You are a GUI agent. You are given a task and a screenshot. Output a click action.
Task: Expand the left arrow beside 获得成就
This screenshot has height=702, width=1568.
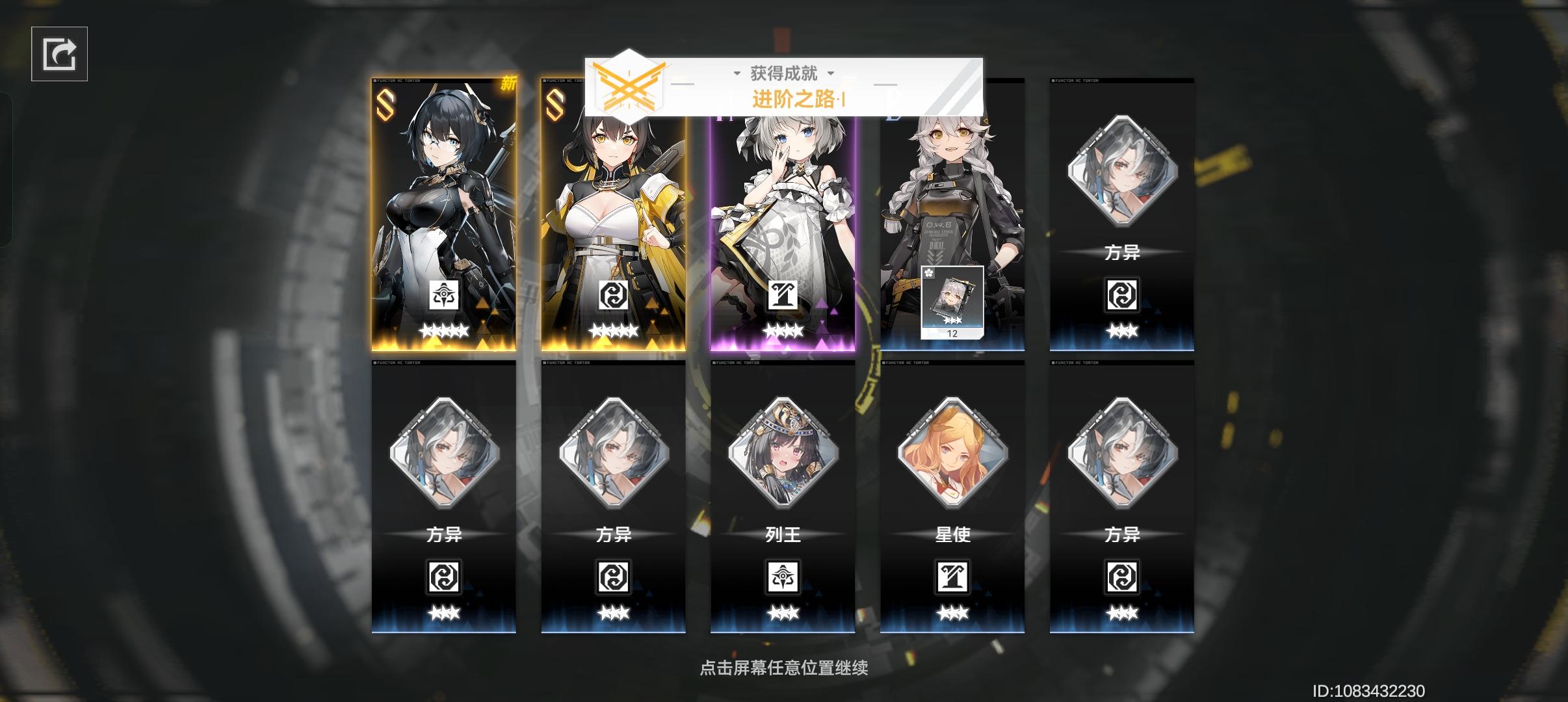pos(737,73)
